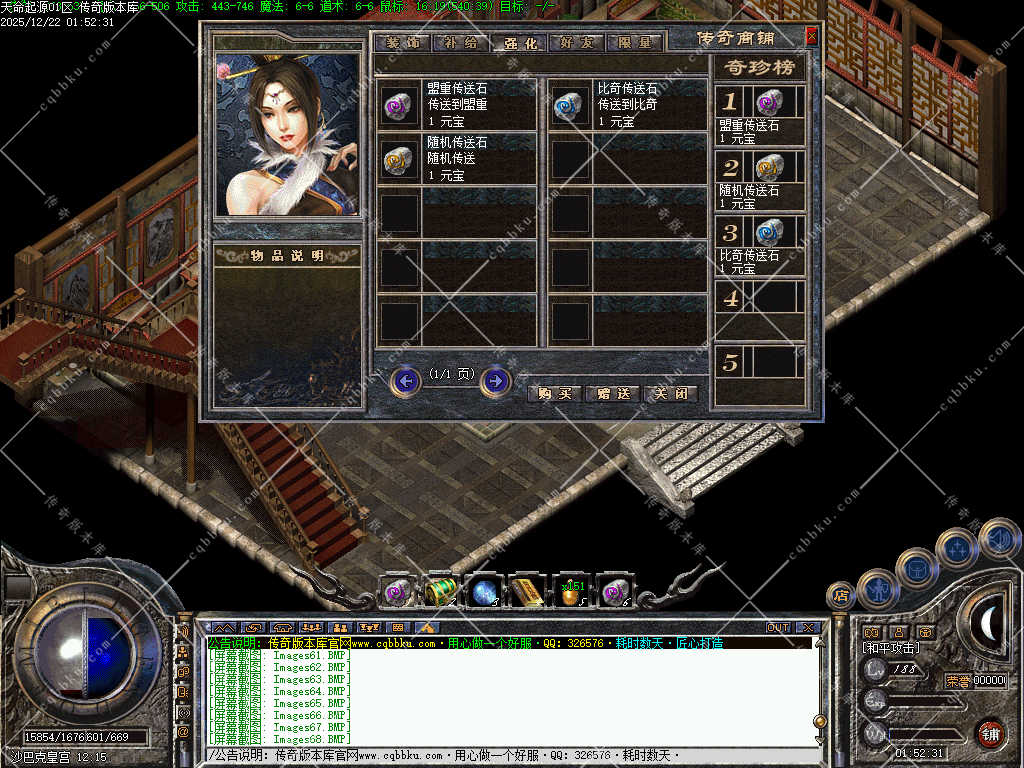Use the green scroll bundle hotbar item

[439, 591]
